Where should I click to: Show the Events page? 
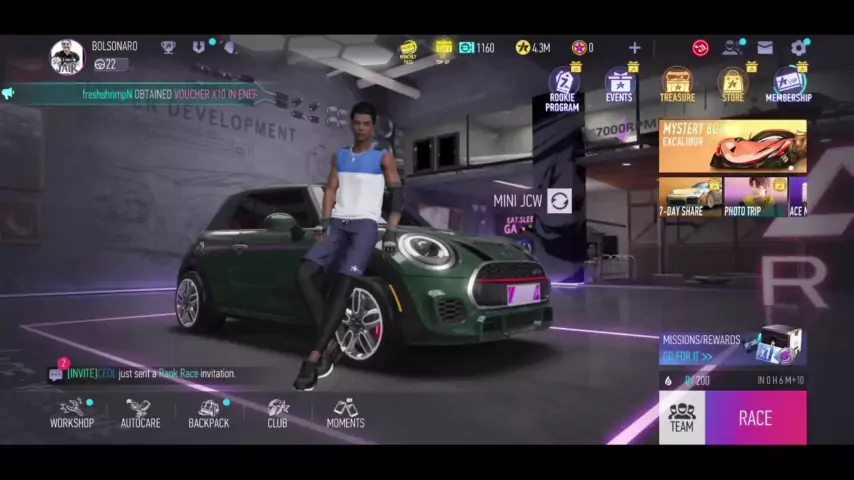click(x=619, y=86)
